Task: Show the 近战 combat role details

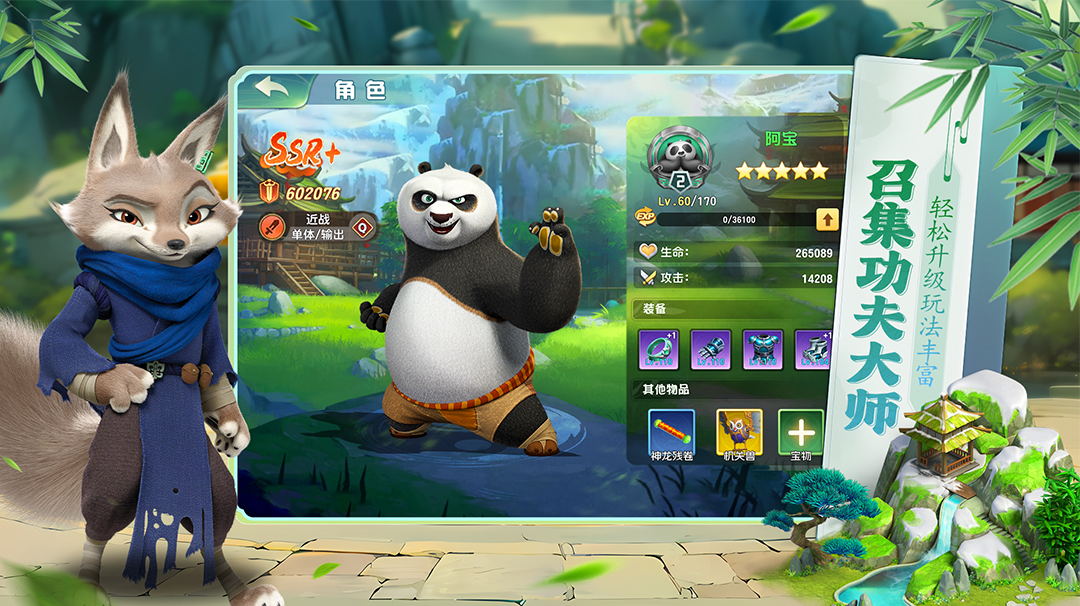Action: coord(318,226)
